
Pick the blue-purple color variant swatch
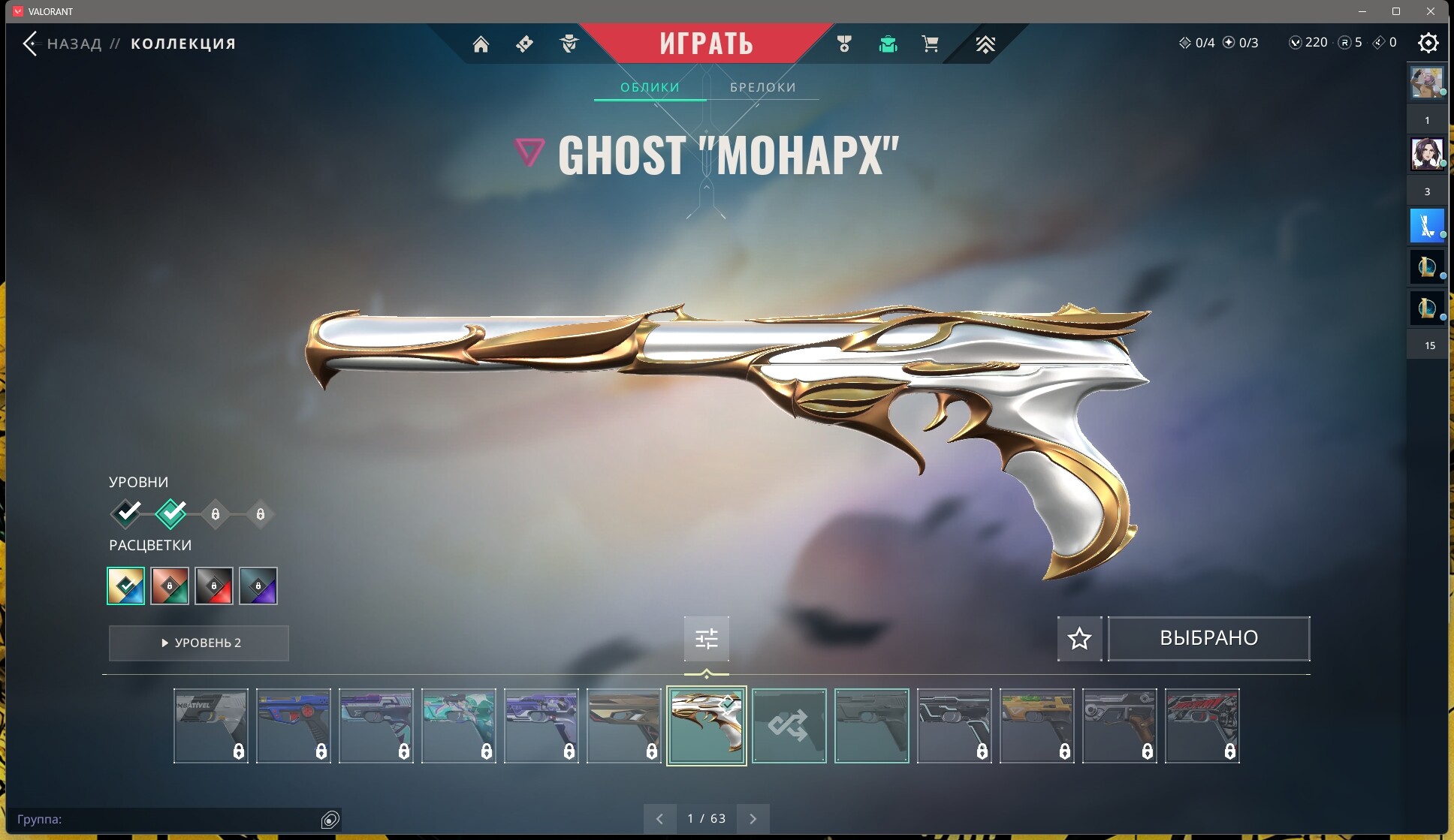coord(258,586)
